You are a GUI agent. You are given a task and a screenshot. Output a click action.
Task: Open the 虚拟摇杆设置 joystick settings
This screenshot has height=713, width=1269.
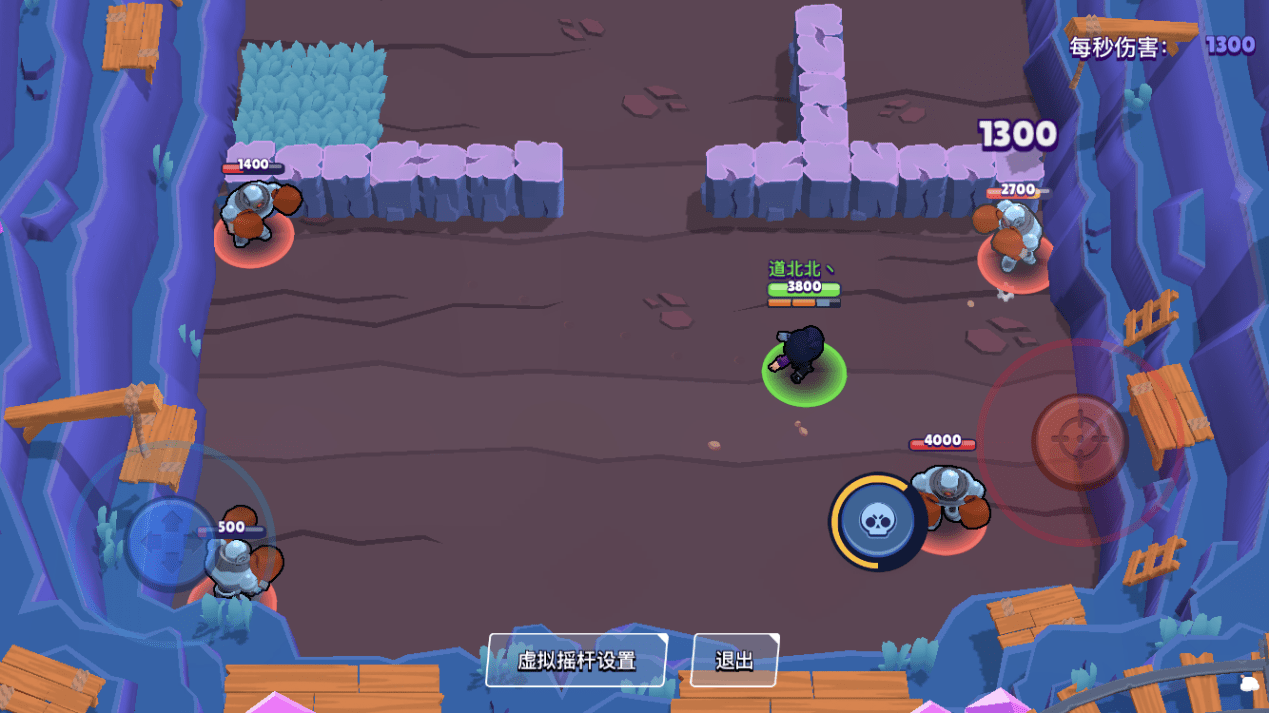click(576, 660)
